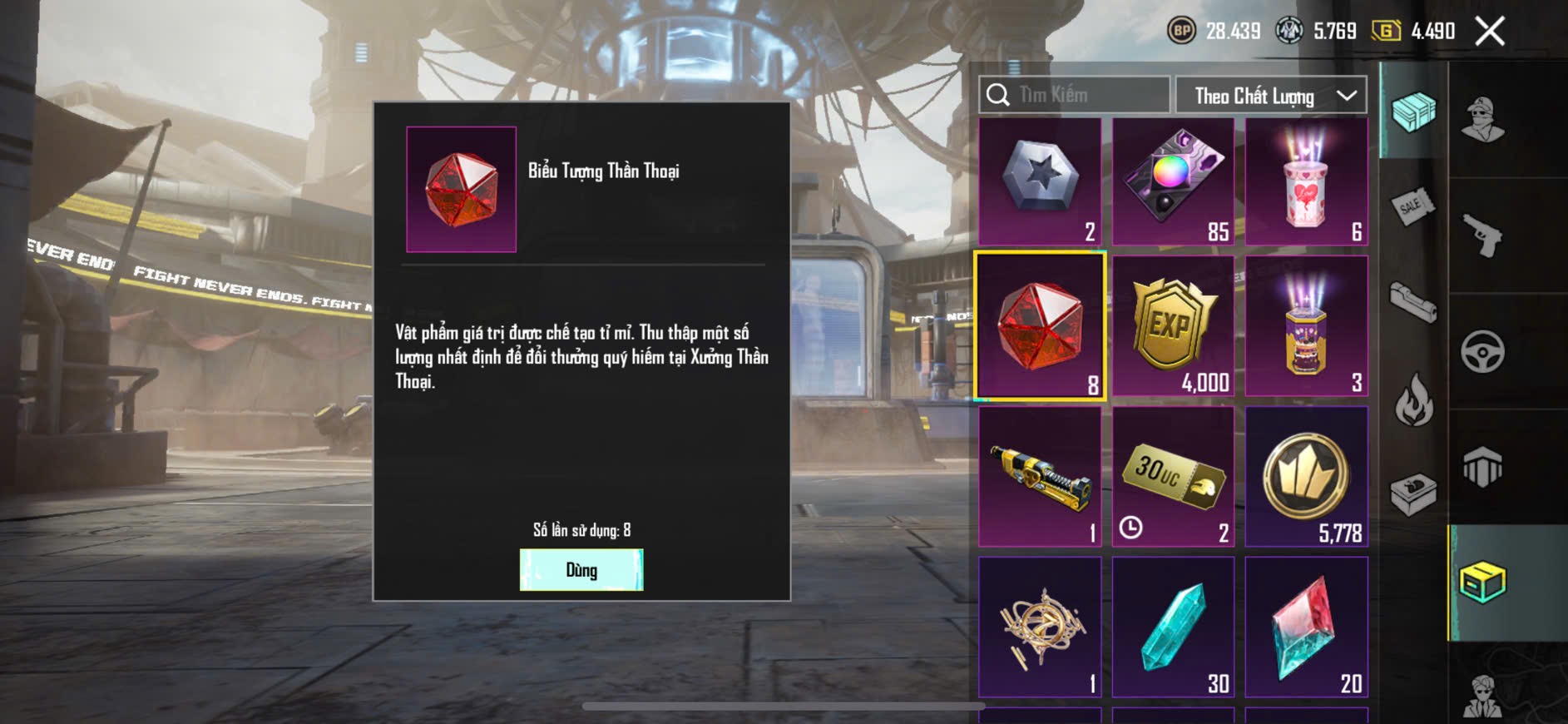
Task: Switch to the pistol weapons tab
Action: pos(1483,236)
